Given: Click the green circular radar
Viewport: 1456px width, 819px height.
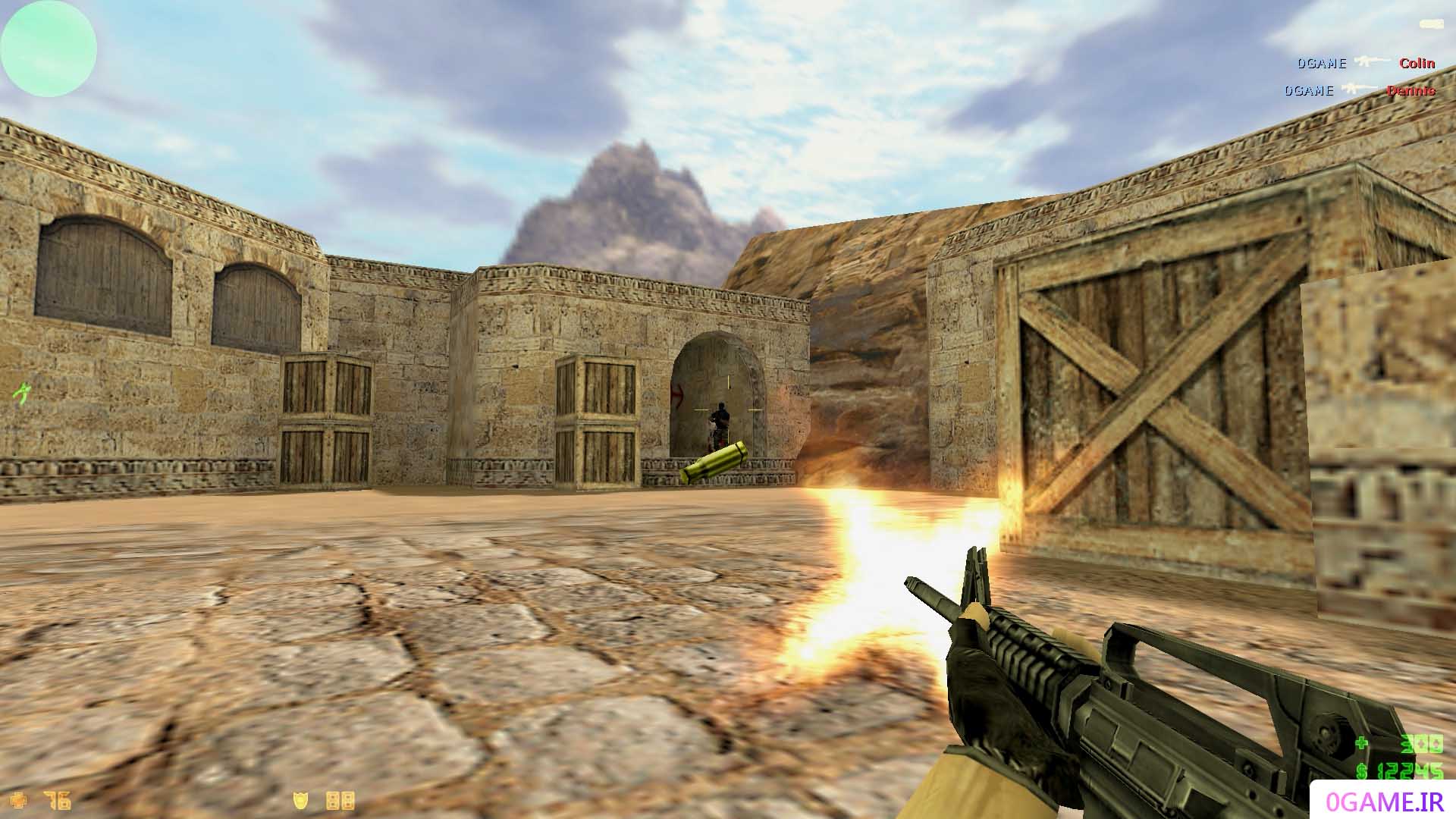Looking at the screenshot, I should (x=49, y=49).
